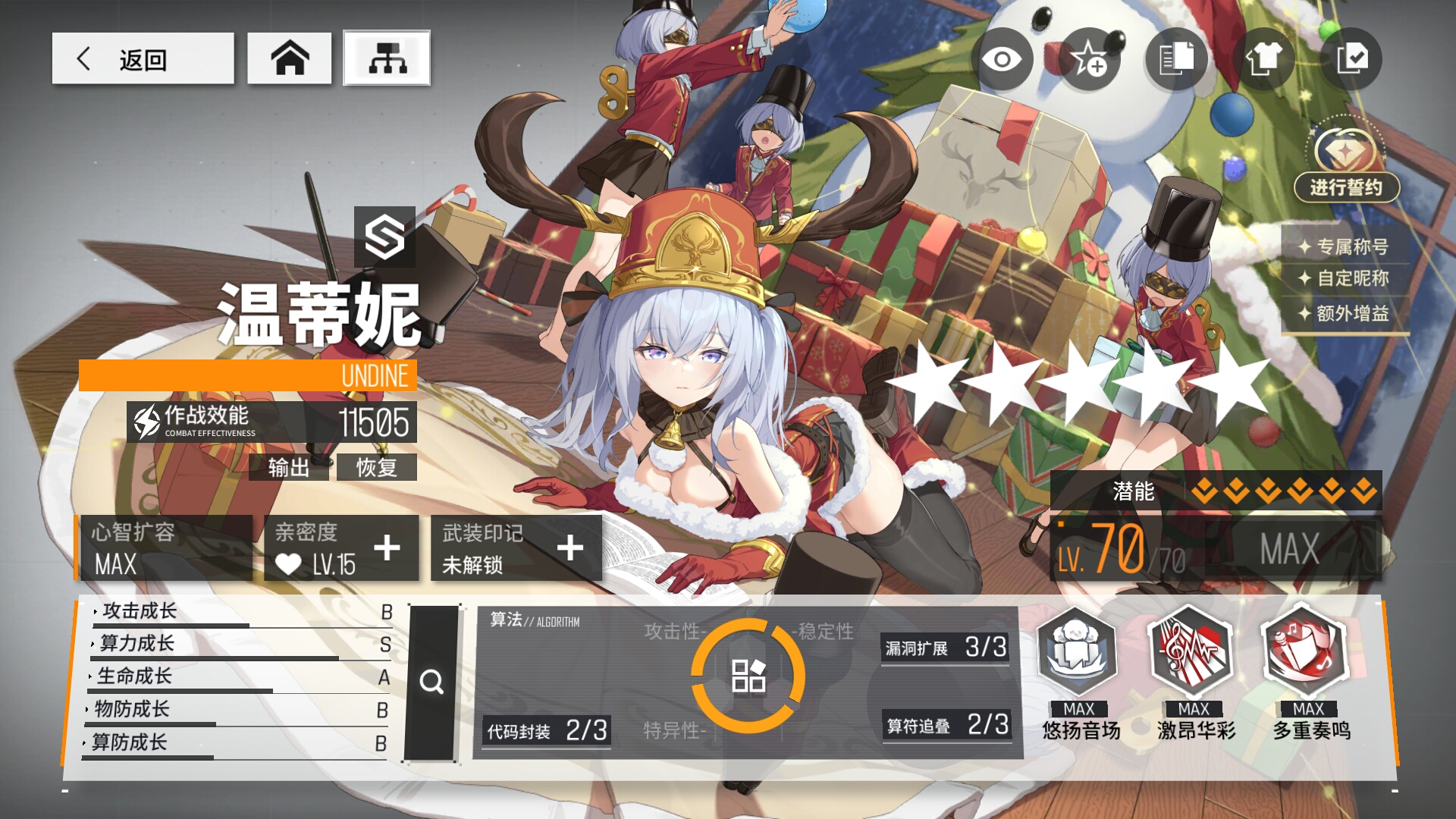This screenshot has height=819, width=1456.
Task: Toggle the eye view icon
Action: pos(1002,59)
